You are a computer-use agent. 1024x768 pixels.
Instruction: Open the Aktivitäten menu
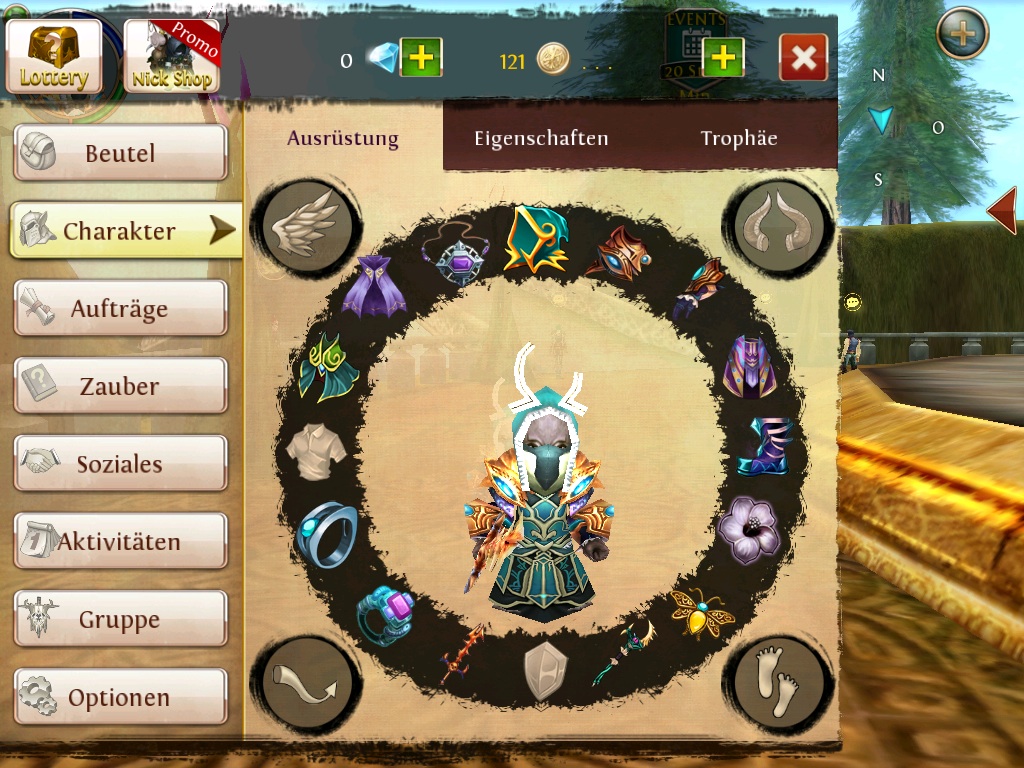[120, 542]
